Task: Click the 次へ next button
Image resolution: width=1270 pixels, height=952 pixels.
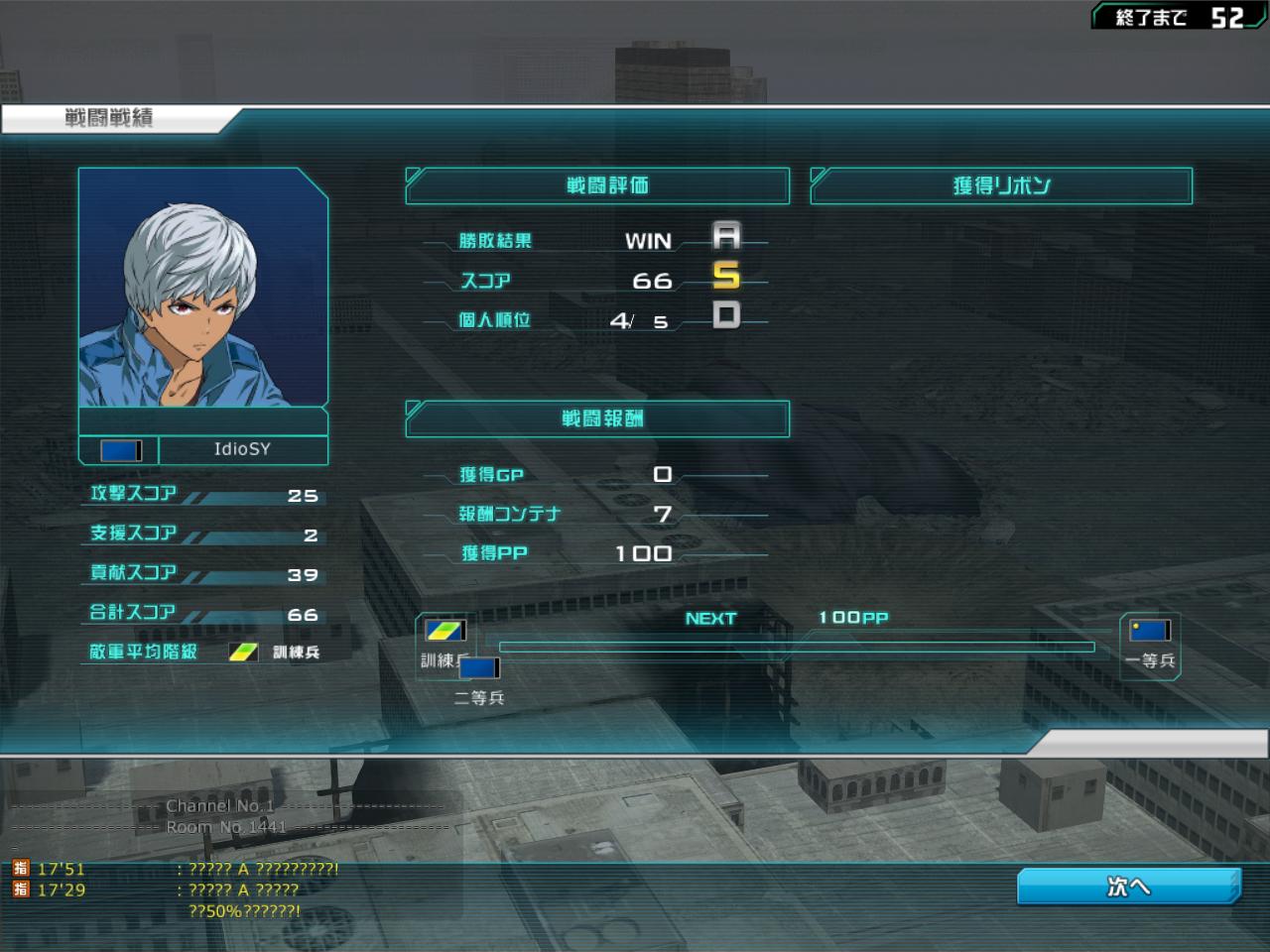Action: pyautogui.click(x=1128, y=886)
